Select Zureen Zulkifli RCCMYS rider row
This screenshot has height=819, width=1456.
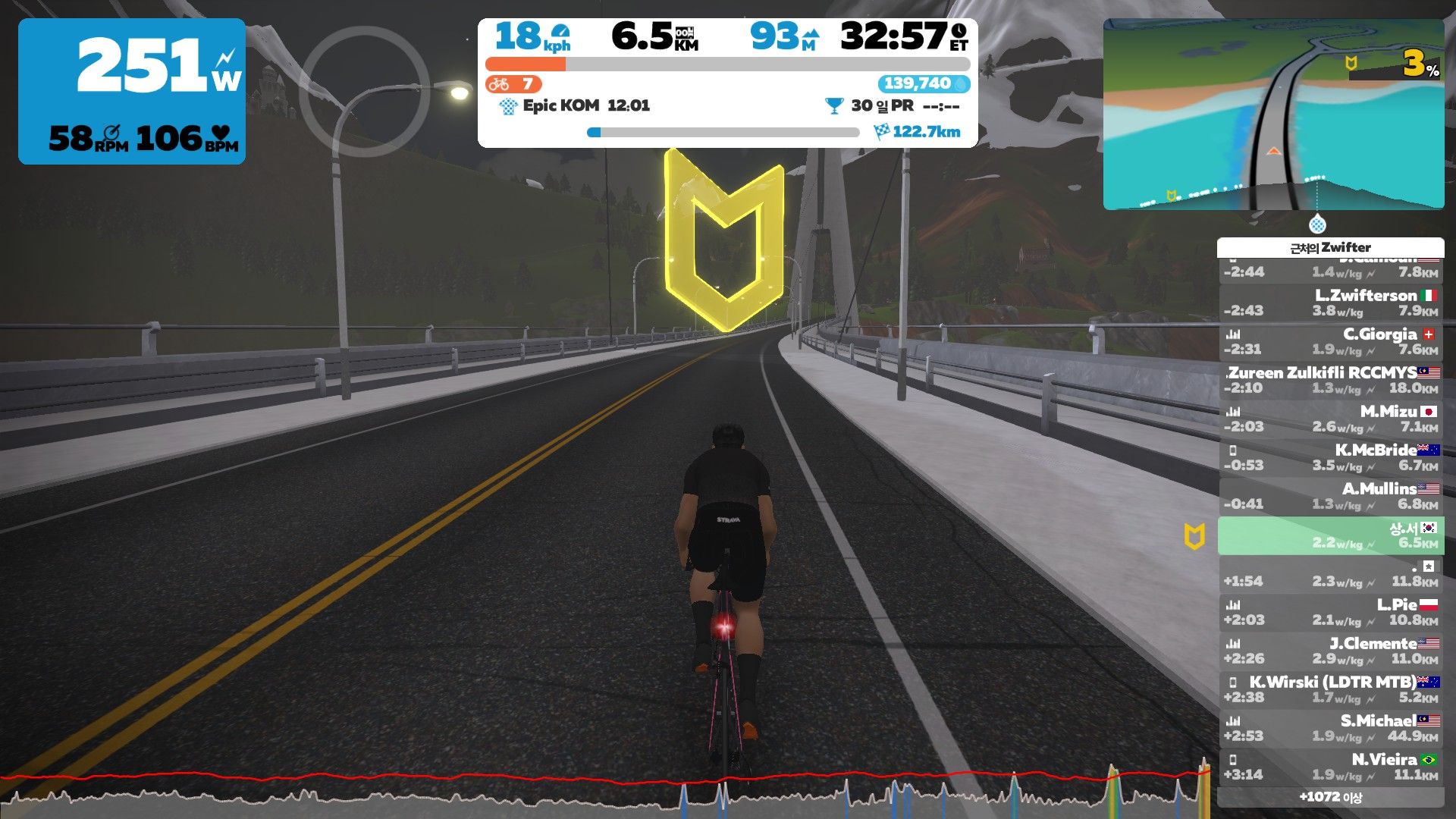(x=1331, y=380)
